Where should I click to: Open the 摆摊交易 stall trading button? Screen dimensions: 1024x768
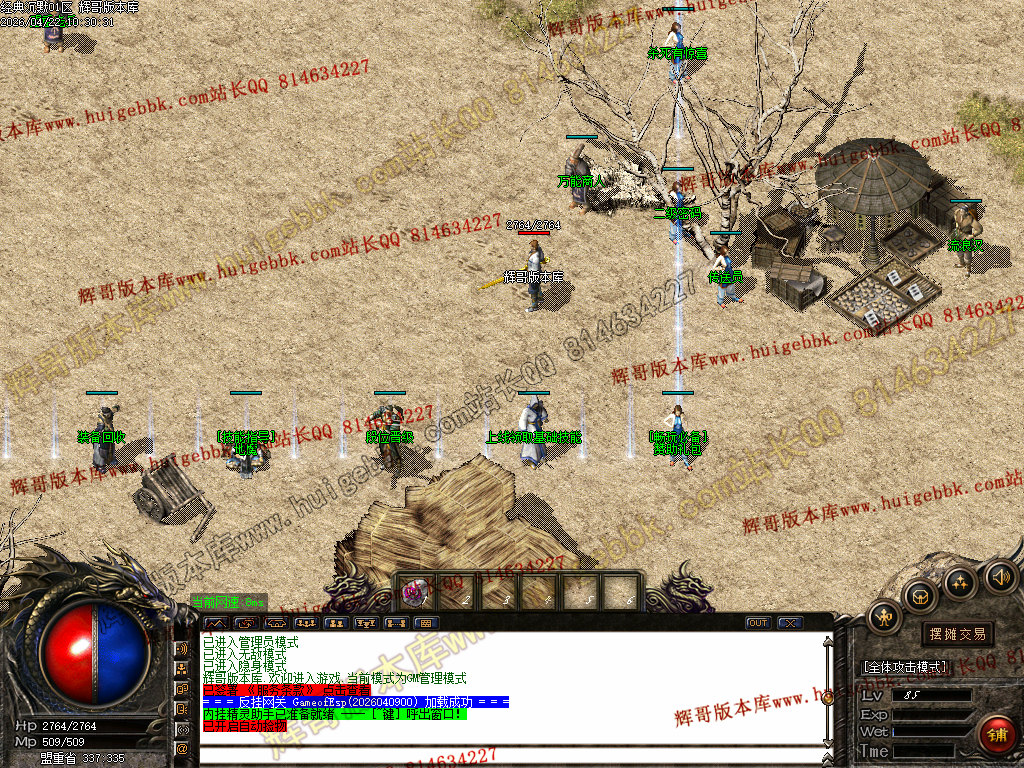pyautogui.click(x=957, y=634)
